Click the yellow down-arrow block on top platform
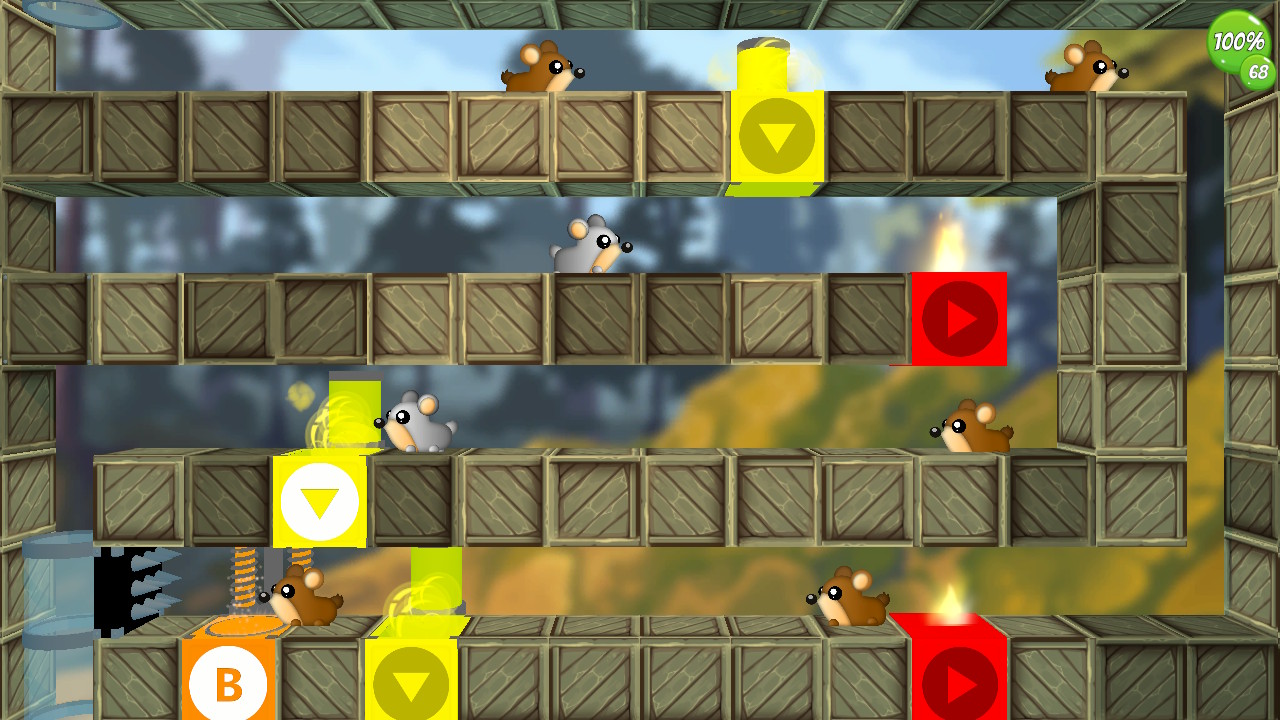 (778, 135)
